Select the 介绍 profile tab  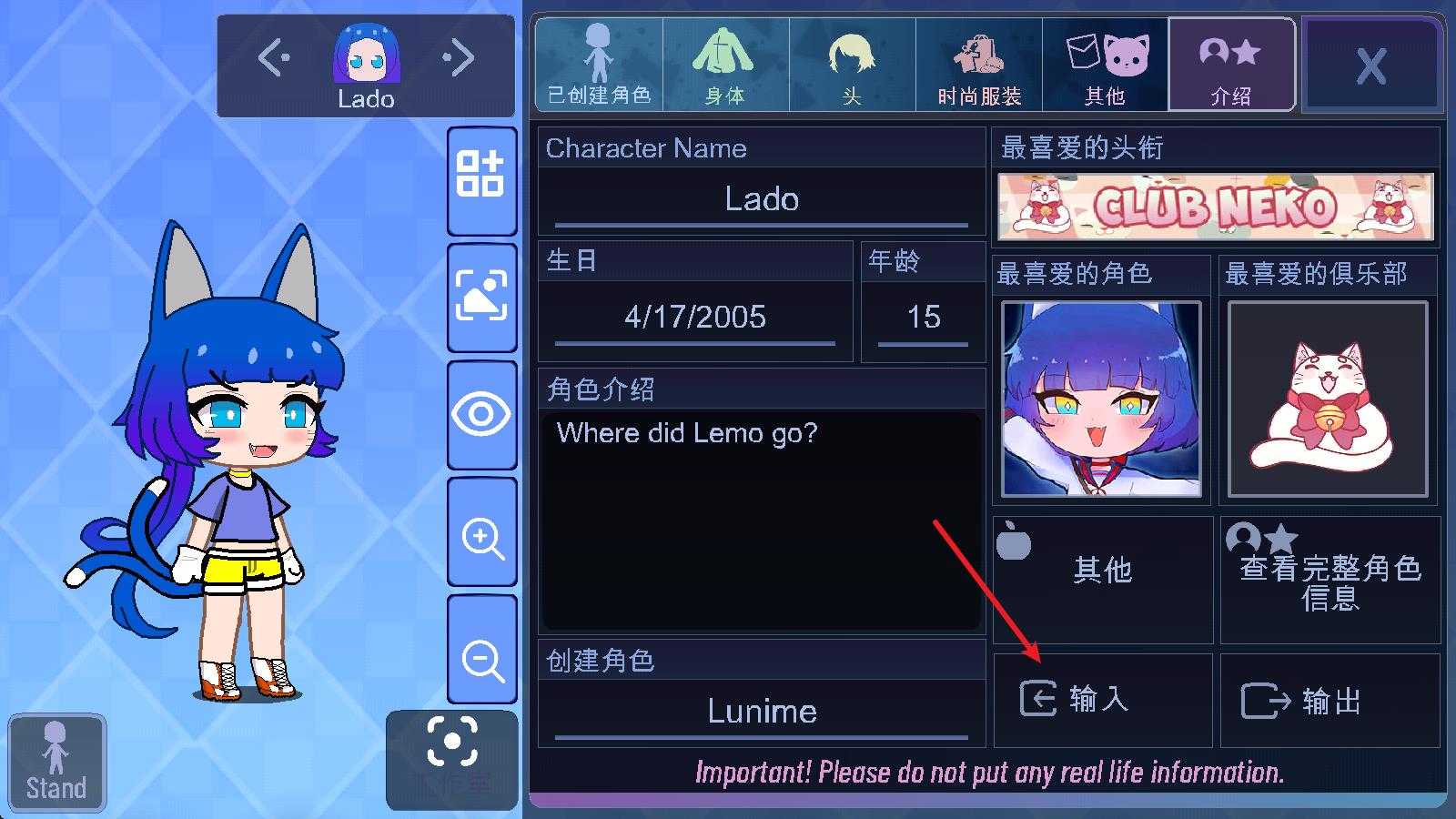tap(1231, 66)
